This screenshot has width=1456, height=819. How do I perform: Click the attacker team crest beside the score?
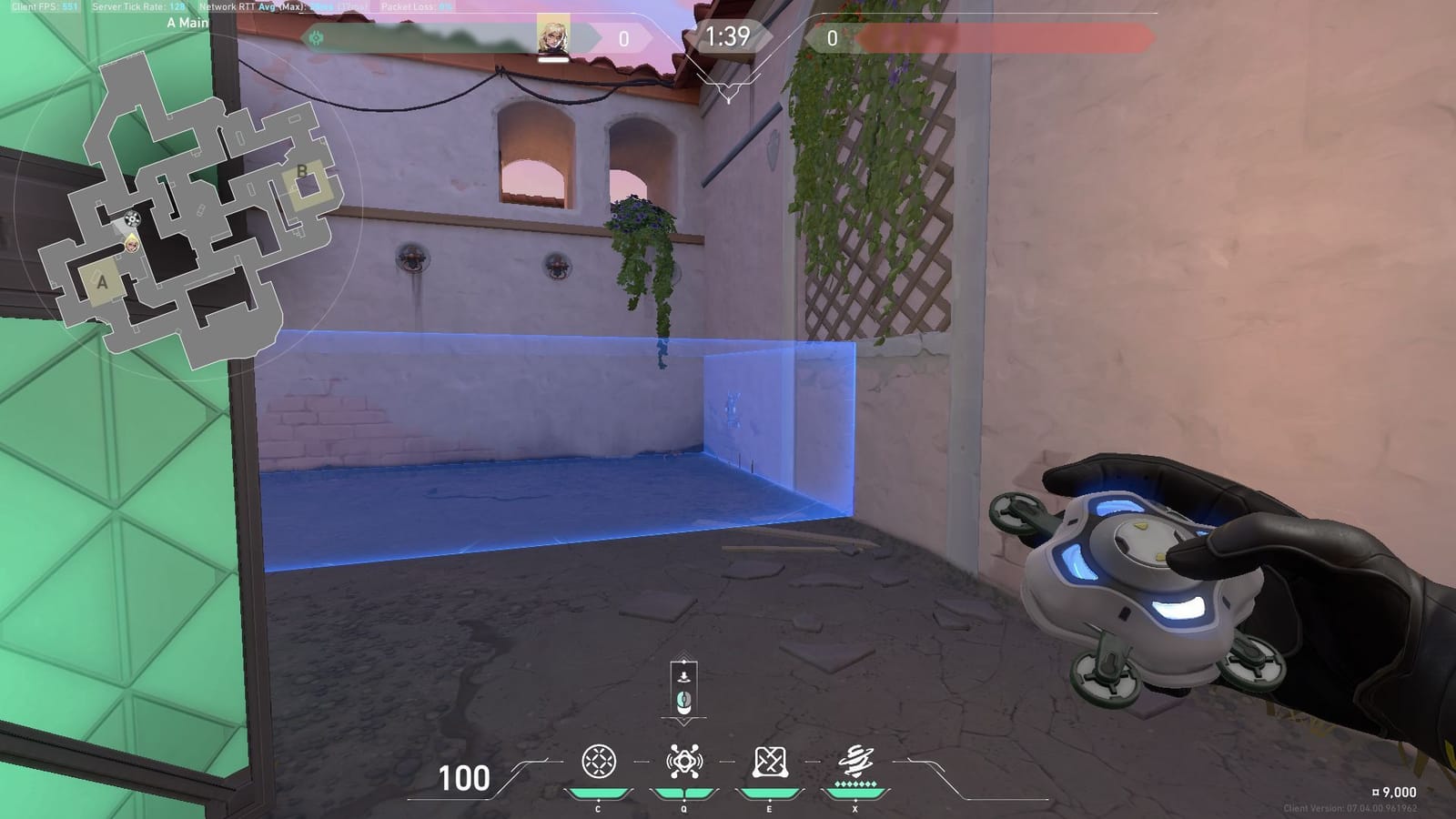coord(317,37)
